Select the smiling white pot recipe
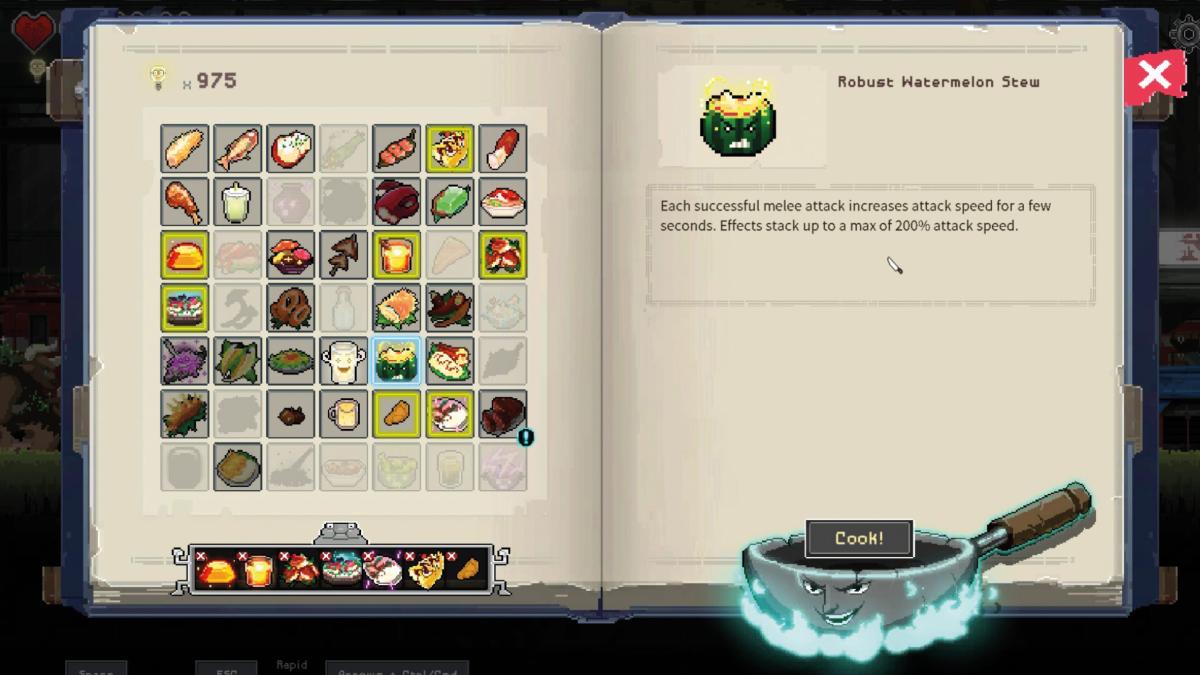This screenshot has width=1200, height=675. pos(343,361)
